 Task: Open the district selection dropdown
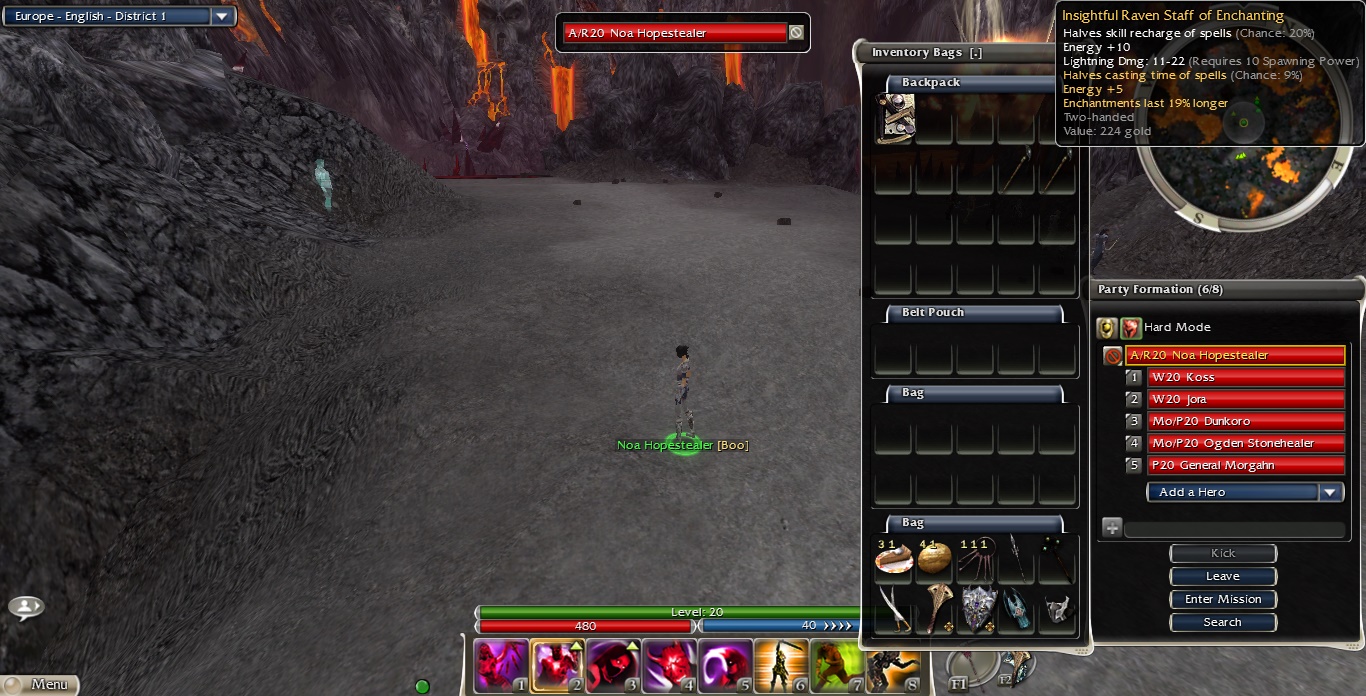[x=221, y=17]
